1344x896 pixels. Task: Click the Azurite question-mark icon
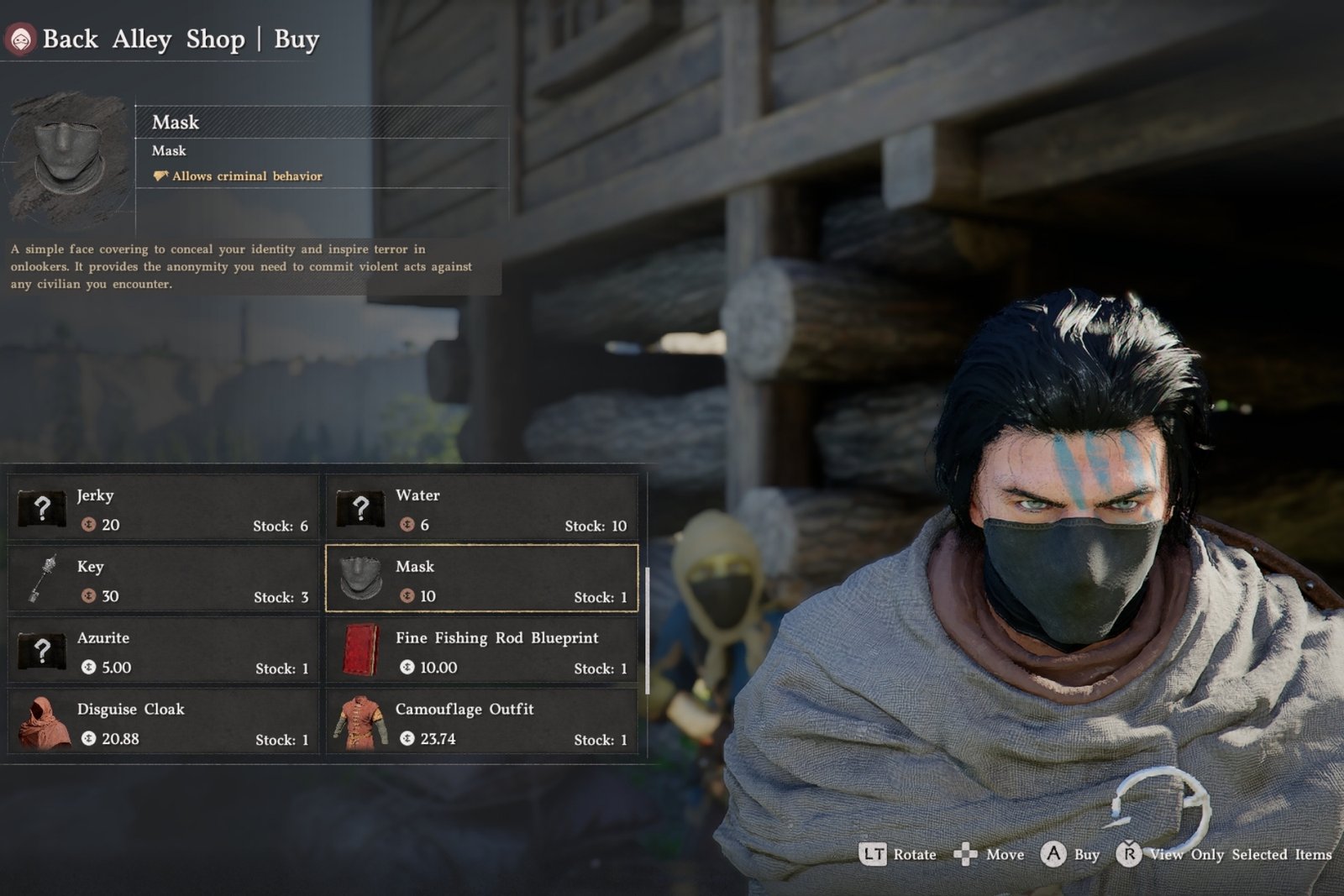tap(41, 651)
